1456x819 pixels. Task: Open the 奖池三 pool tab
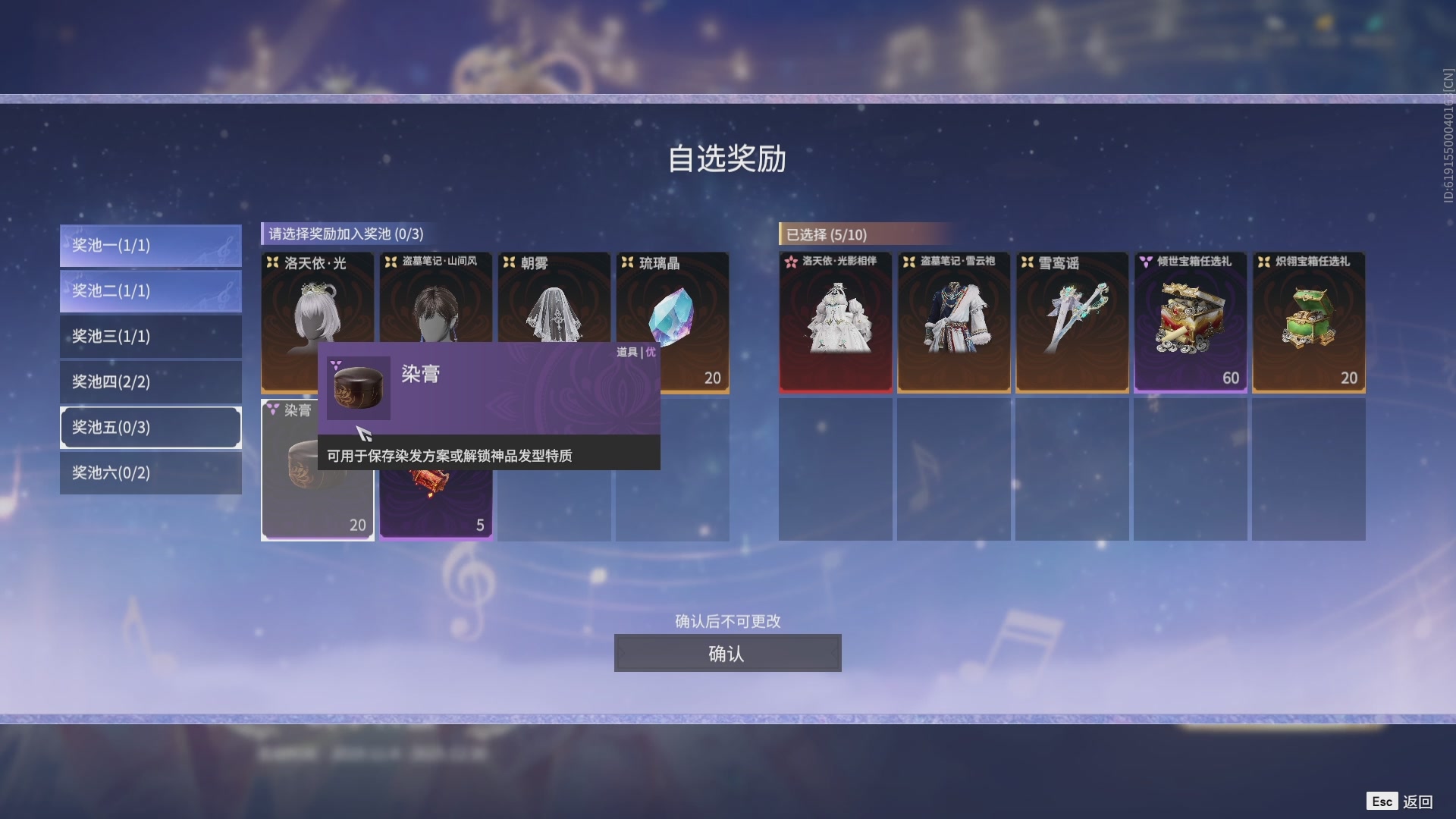(150, 336)
